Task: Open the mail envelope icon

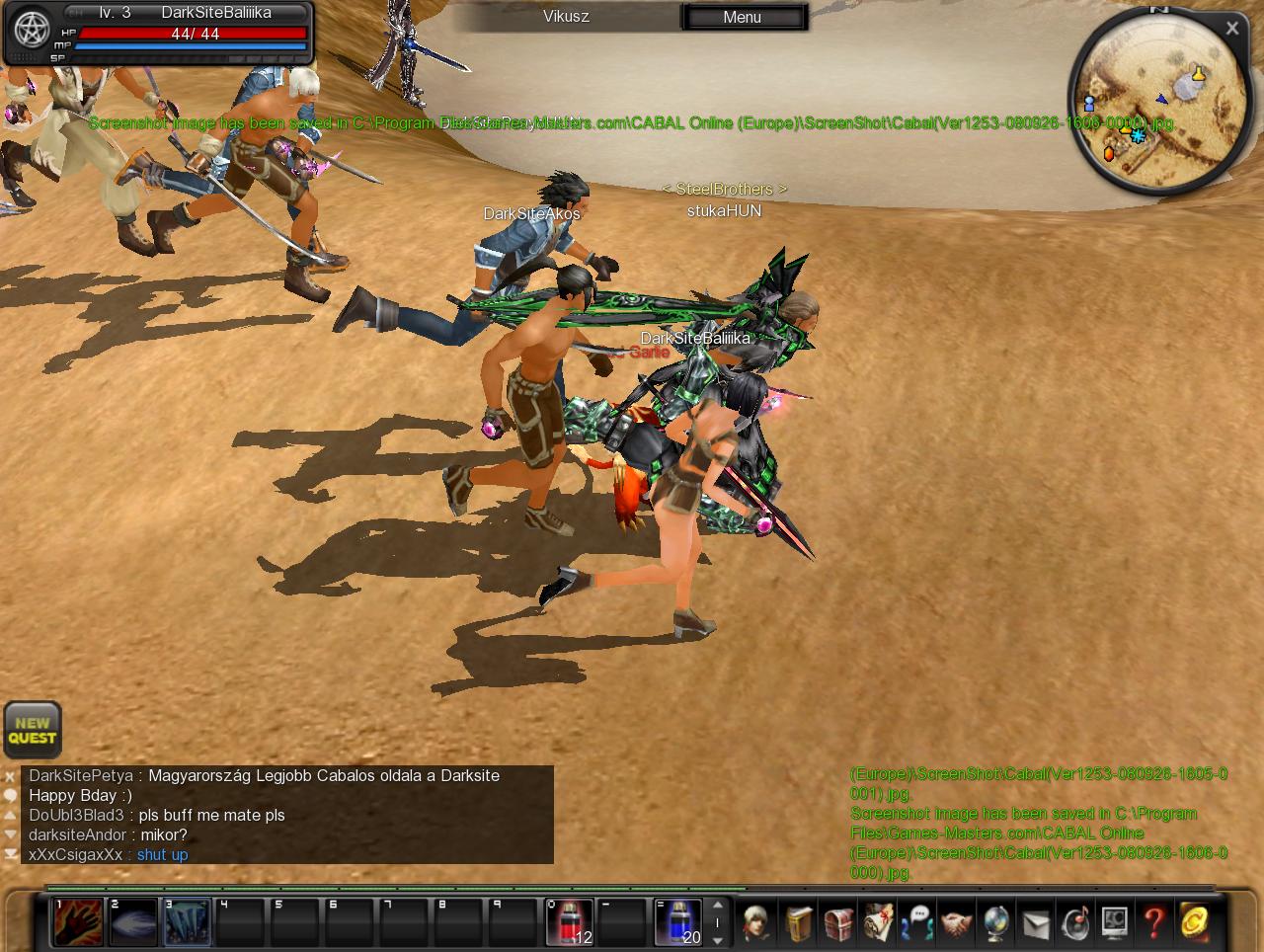Action: 1035,922
